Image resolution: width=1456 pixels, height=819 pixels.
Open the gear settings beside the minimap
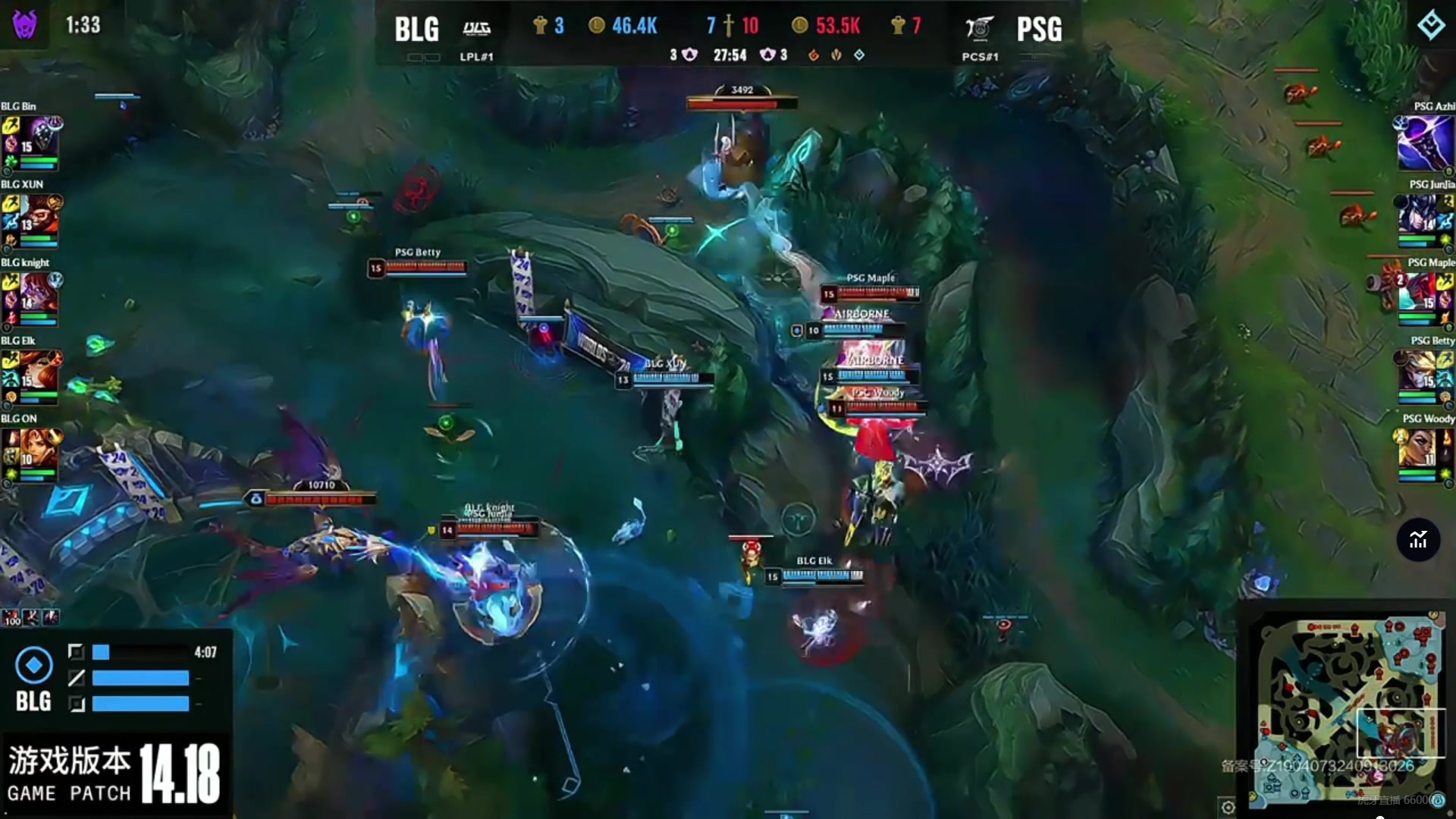pos(1228,806)
